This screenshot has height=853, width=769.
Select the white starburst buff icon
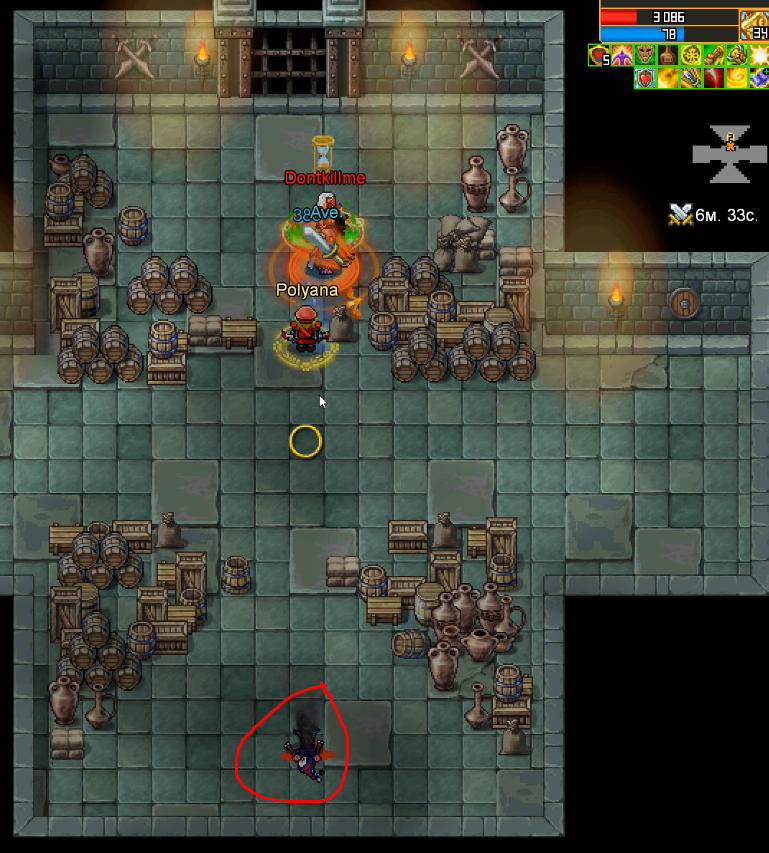pos(759,56)
